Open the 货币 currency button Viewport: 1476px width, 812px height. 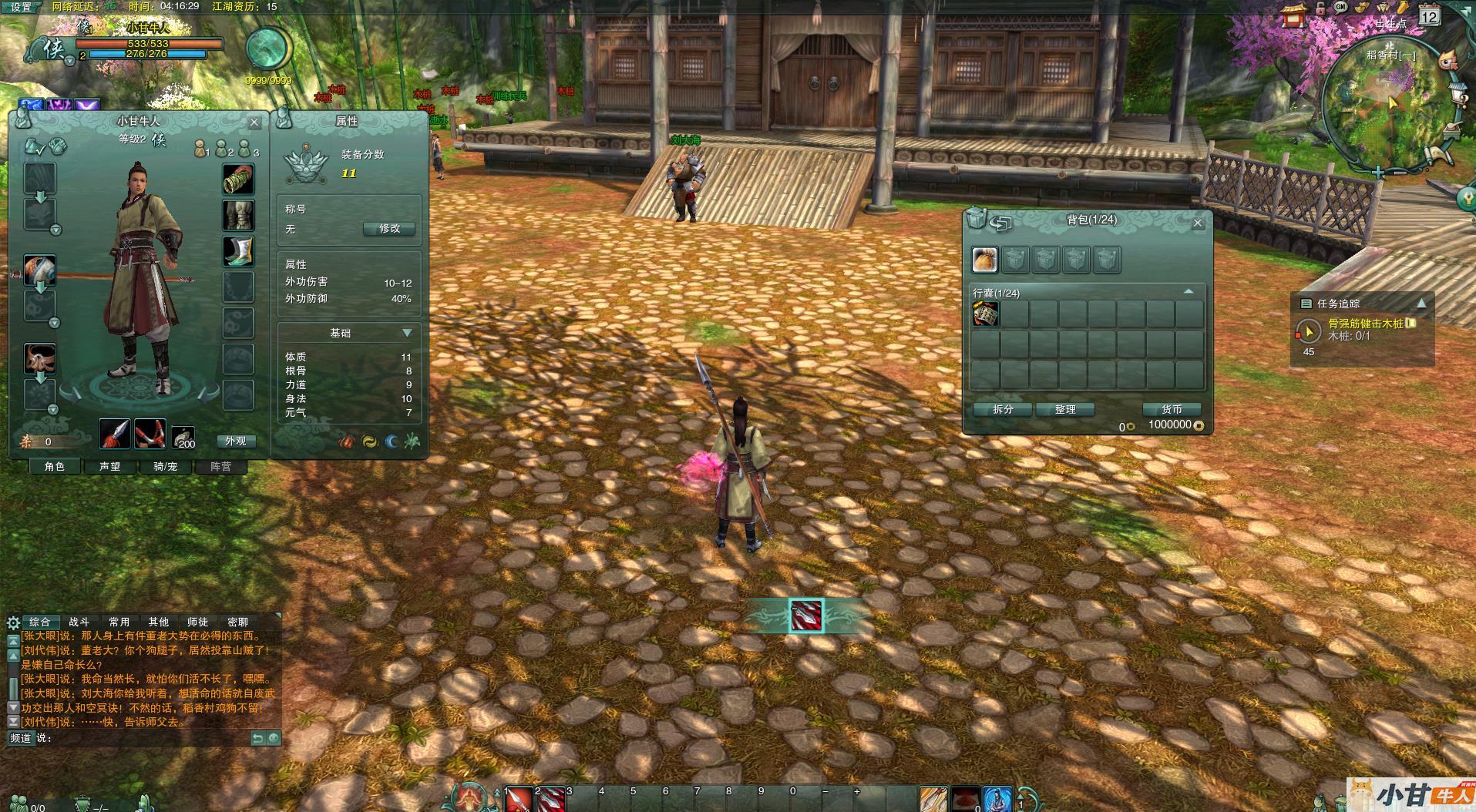1172,409
